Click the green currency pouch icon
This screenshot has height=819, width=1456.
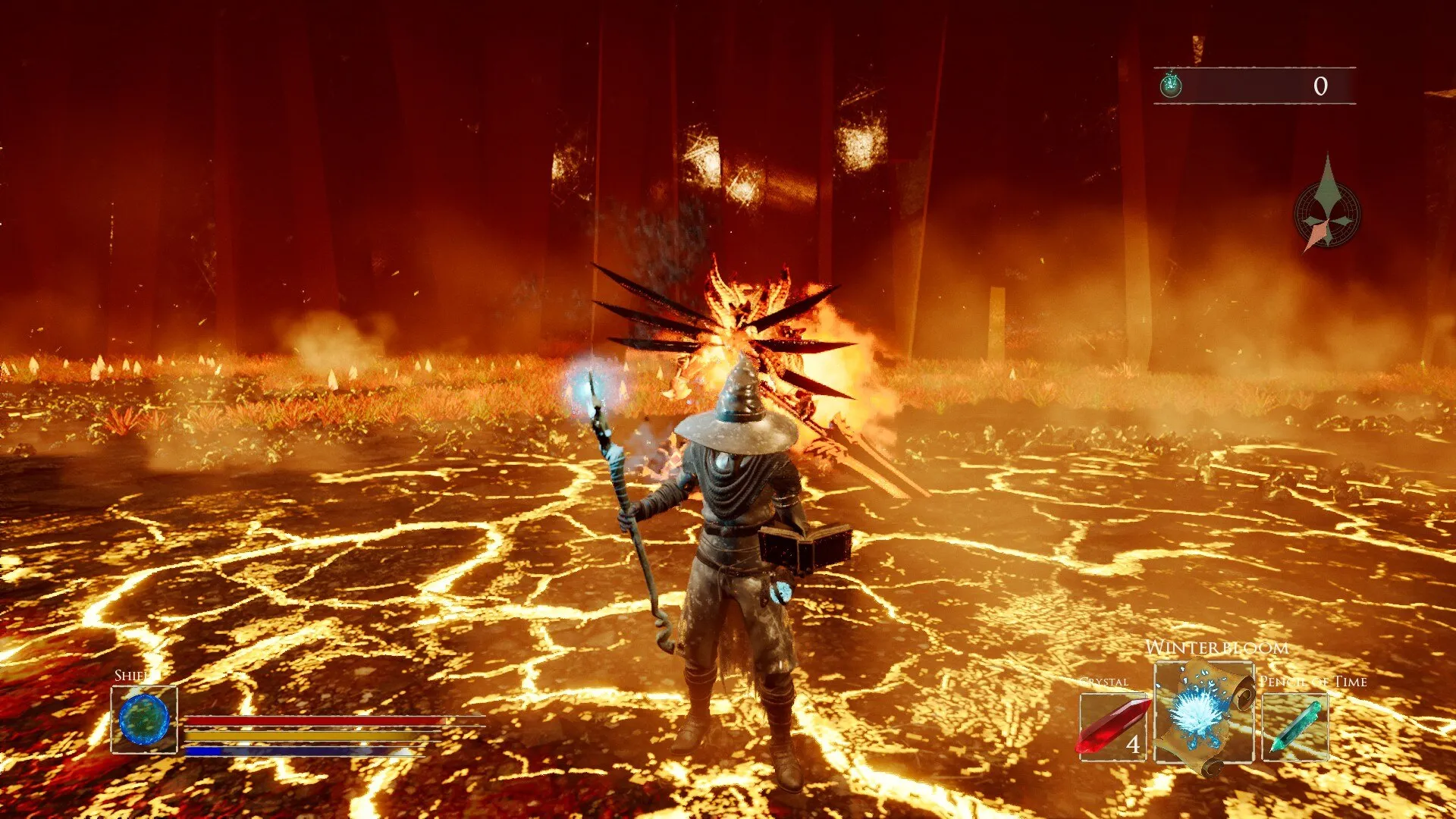1171,85
